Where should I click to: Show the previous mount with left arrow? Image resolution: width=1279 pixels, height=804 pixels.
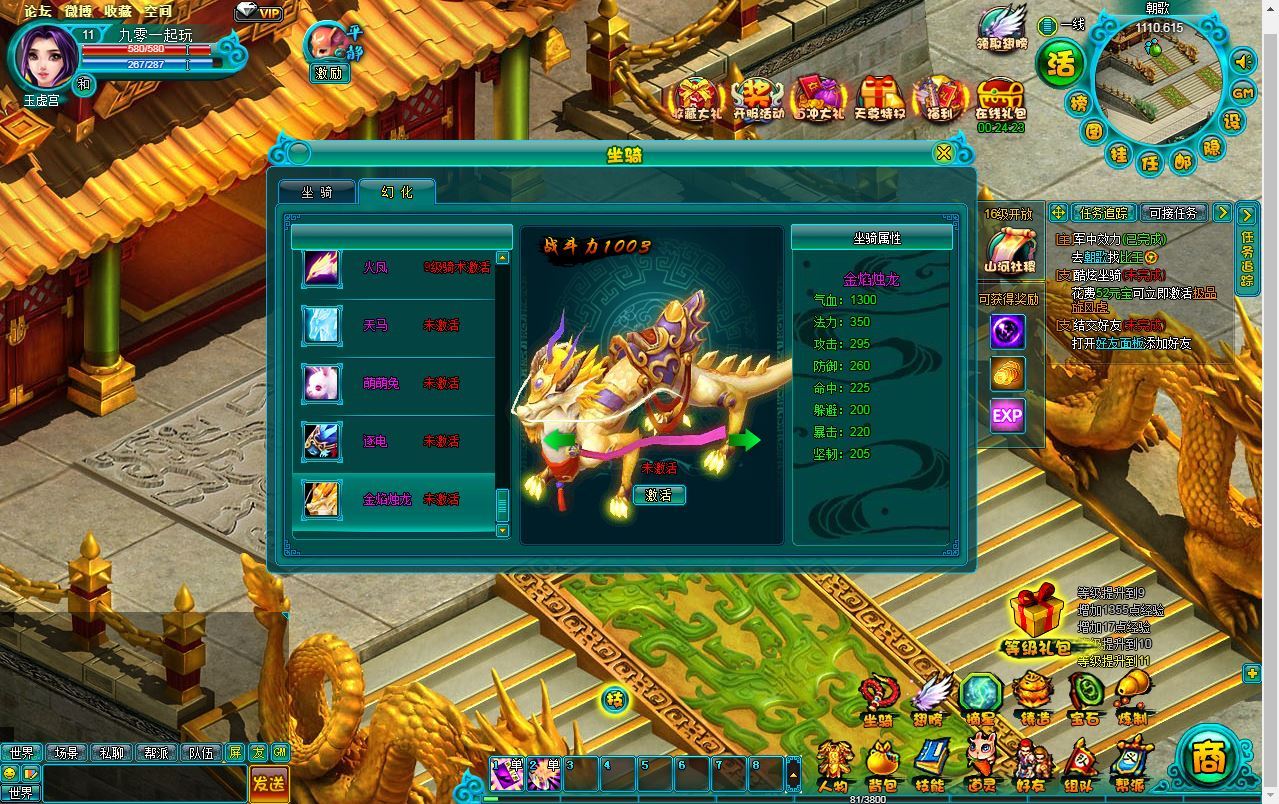(560, 439)
